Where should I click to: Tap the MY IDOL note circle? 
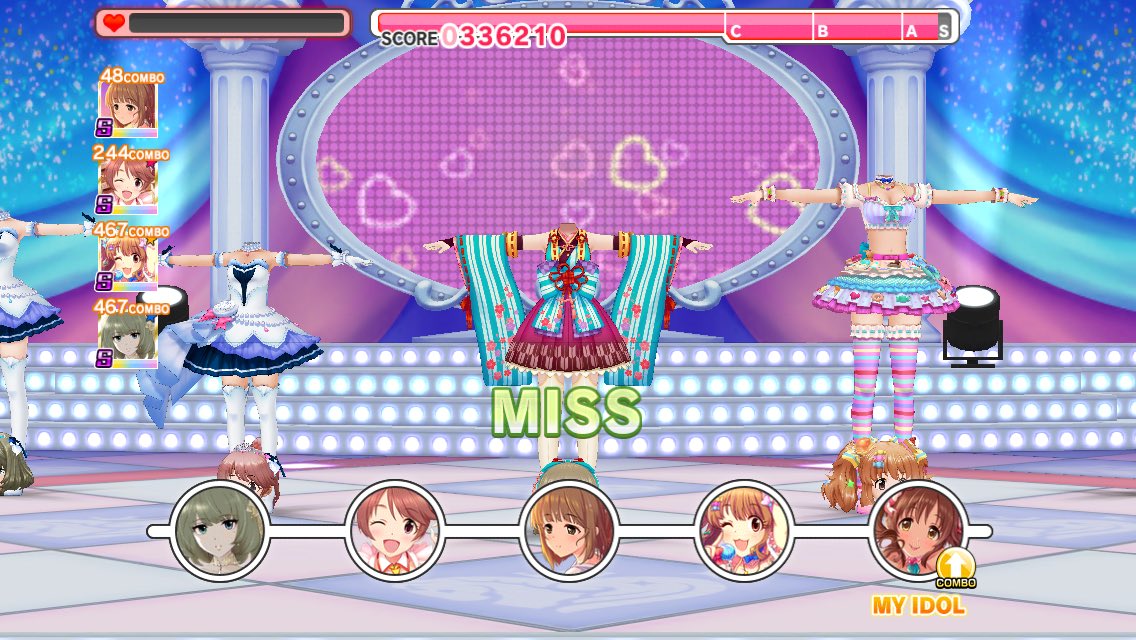(918, 530)
